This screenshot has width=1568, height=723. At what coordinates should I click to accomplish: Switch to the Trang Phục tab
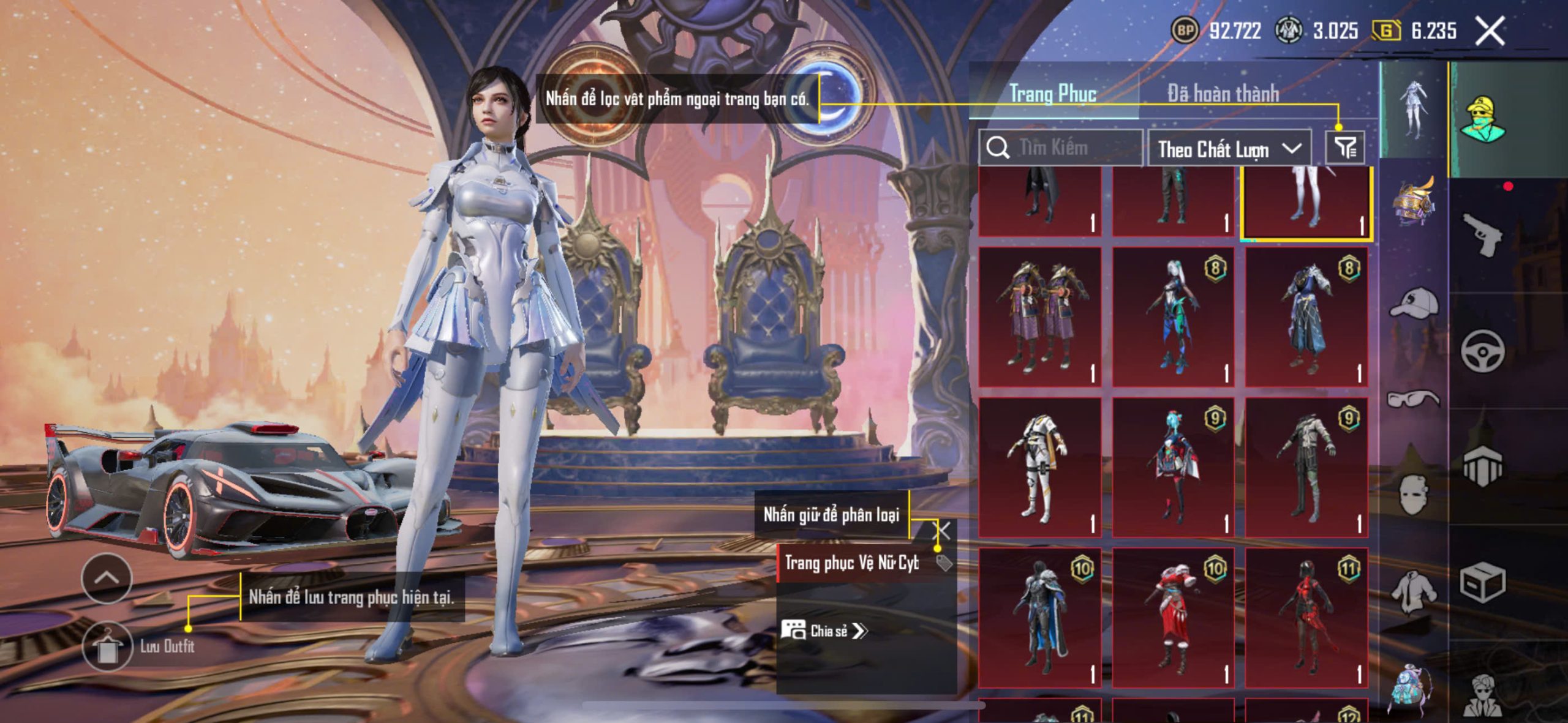[1053, 94]
